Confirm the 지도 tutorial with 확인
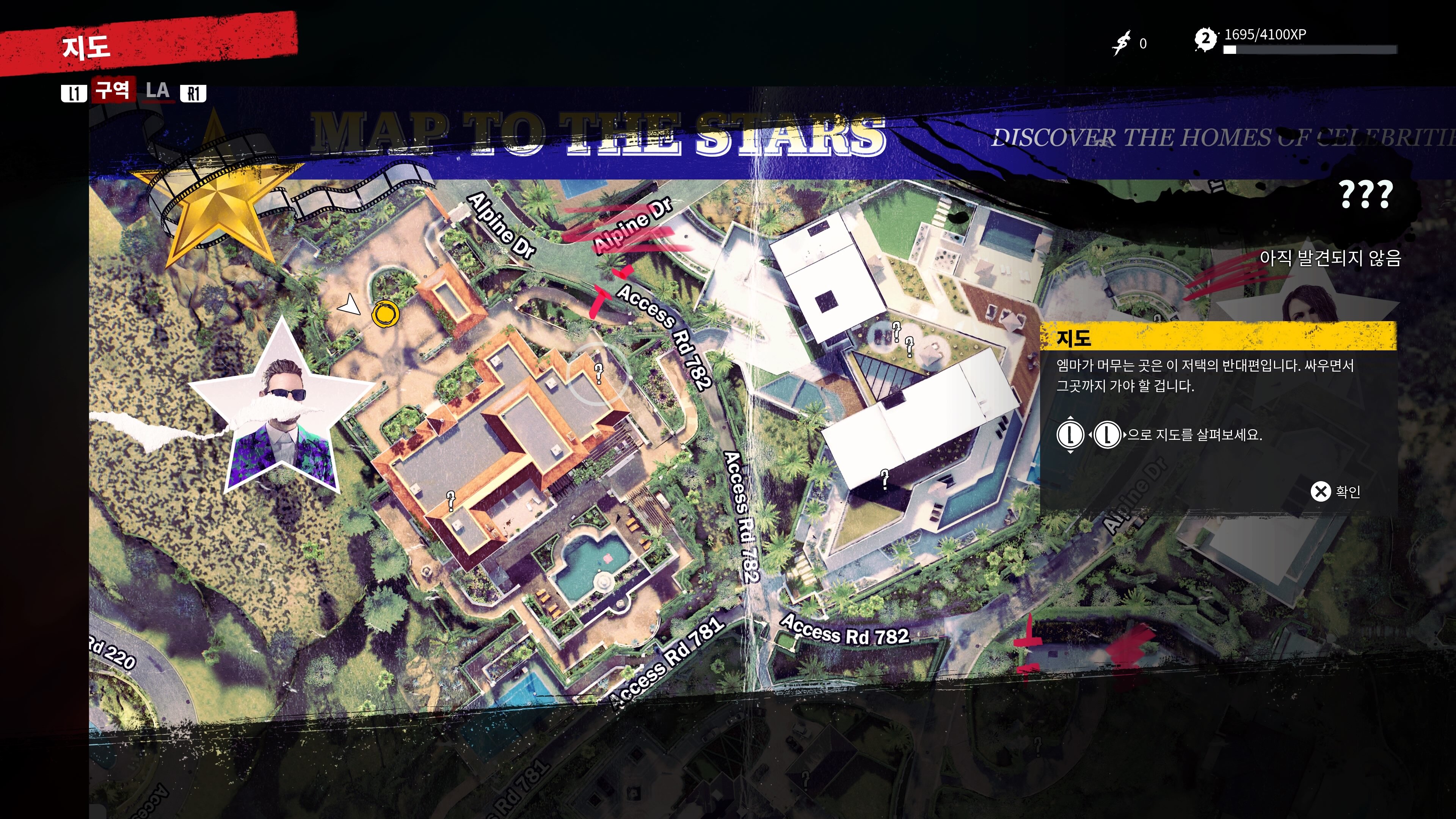Screen dimensions: 1456x819 pyautogui.click(x=1335, y=492)
